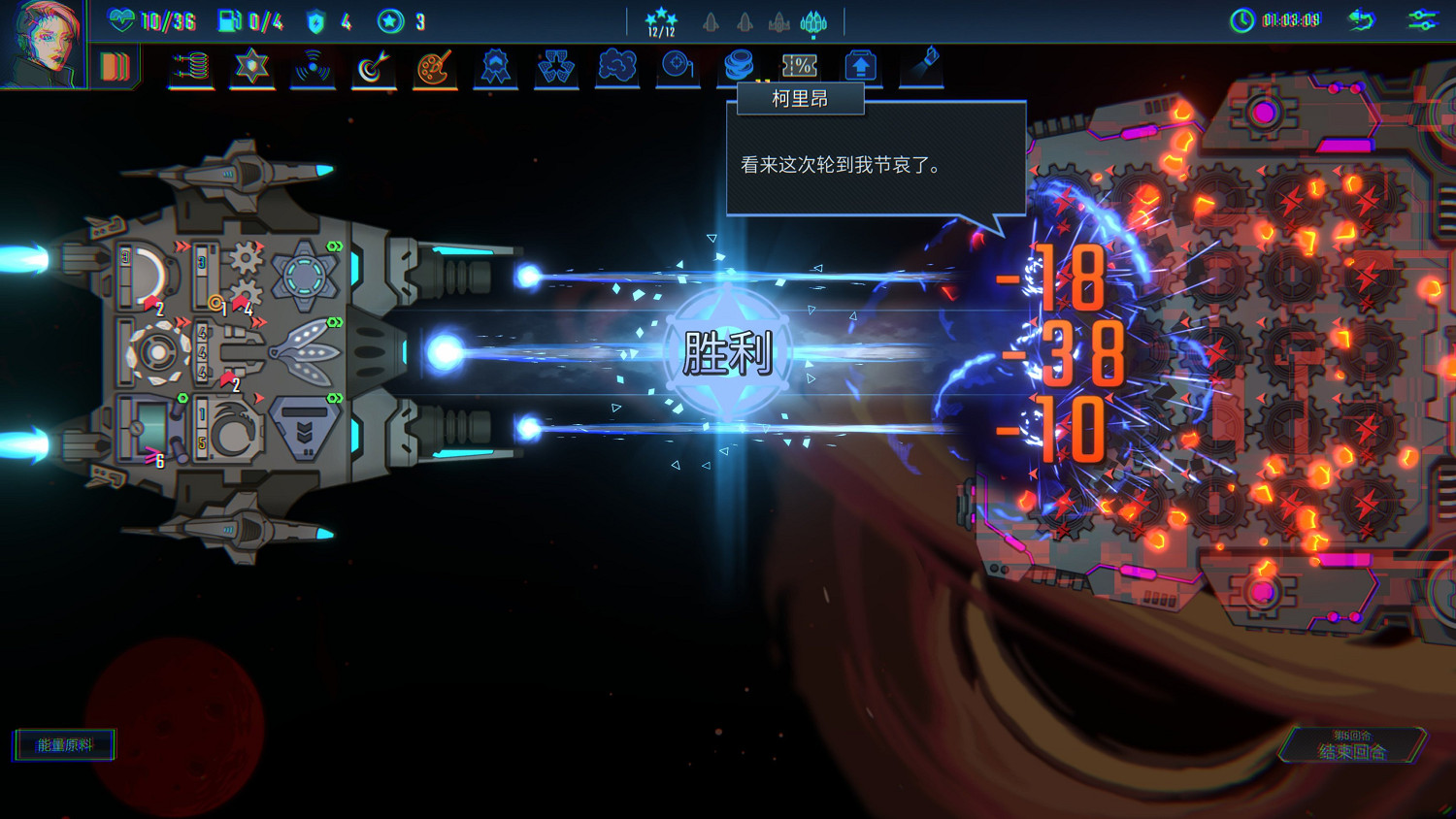Open the fanned cards panel icon
This screenshot has height=819, width=1456.
pyautogui.click(x=556, y=66)
